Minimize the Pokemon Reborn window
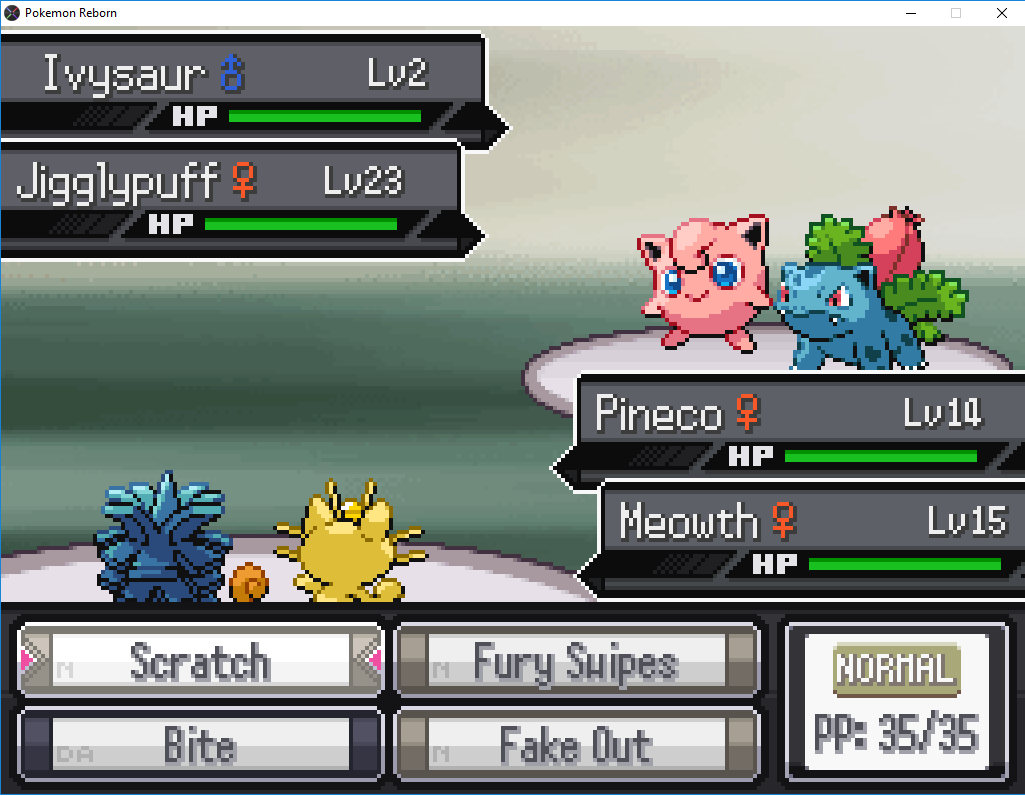1025x796 pixels. point(910,13)
